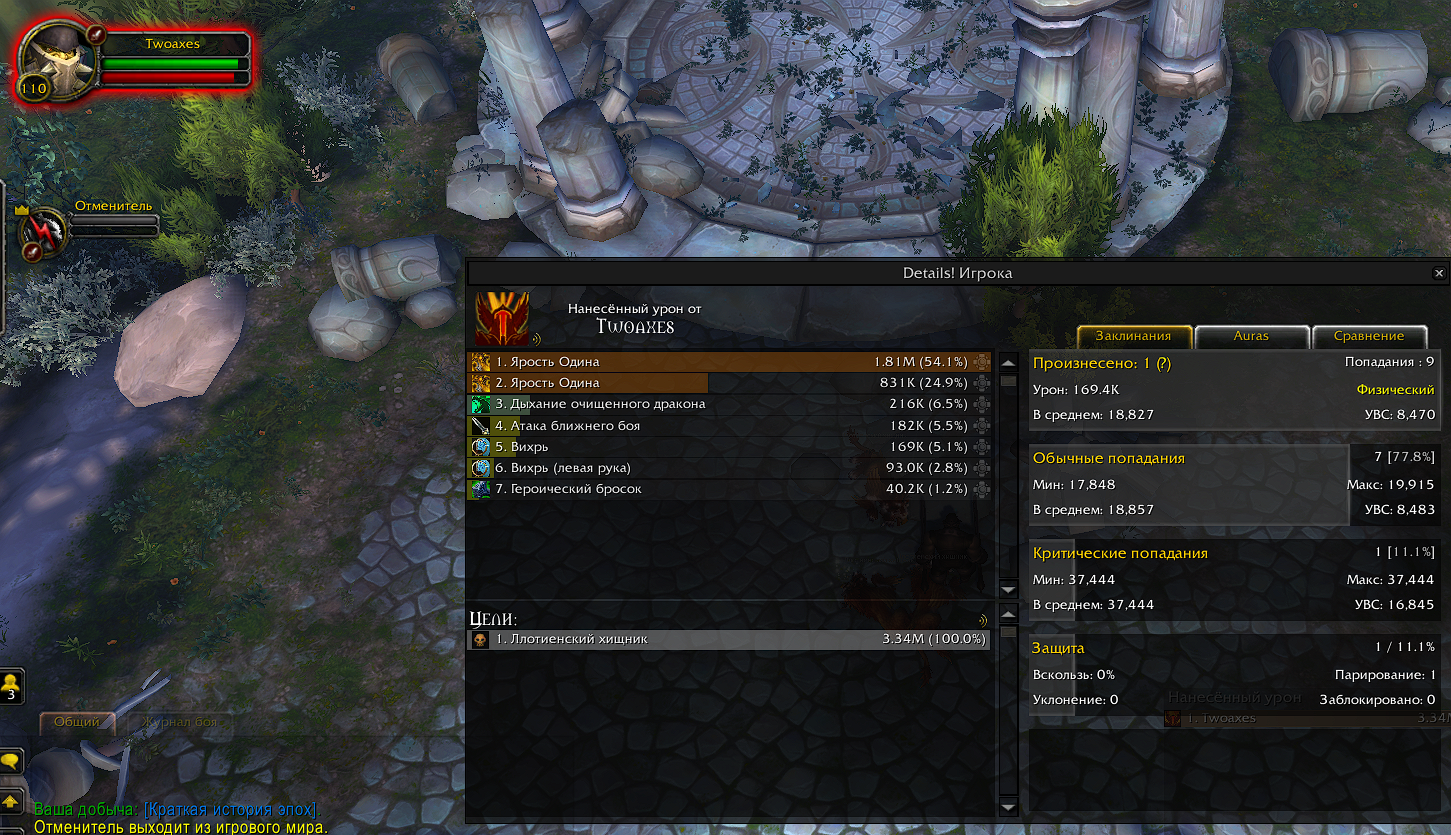Screen dimensions: 1451x835
Task: Switch to the Сравнение tab
Action: pyautogui.click(x=1368, y=336)
